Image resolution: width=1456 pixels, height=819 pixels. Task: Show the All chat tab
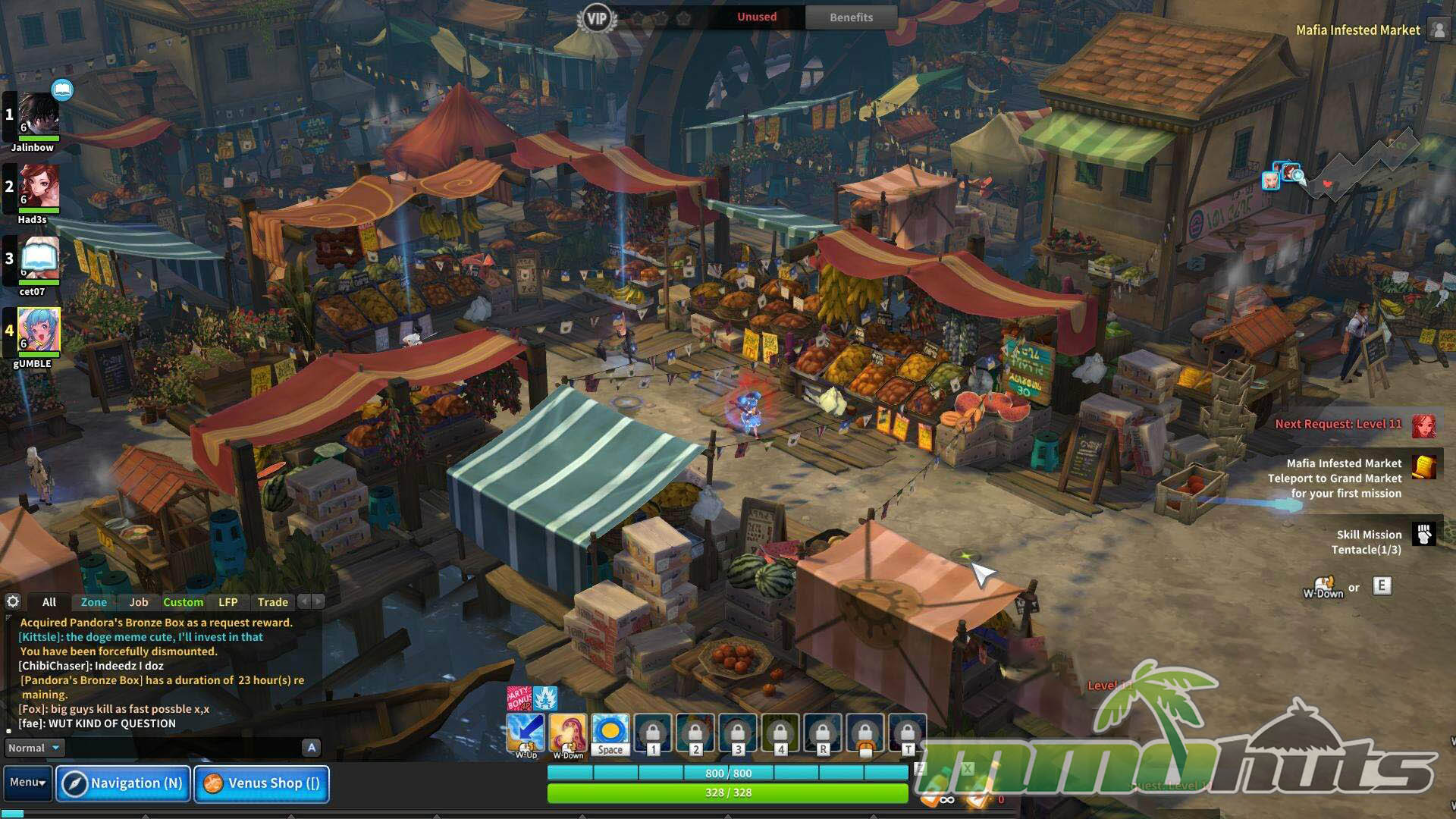(x=49, y=602)
